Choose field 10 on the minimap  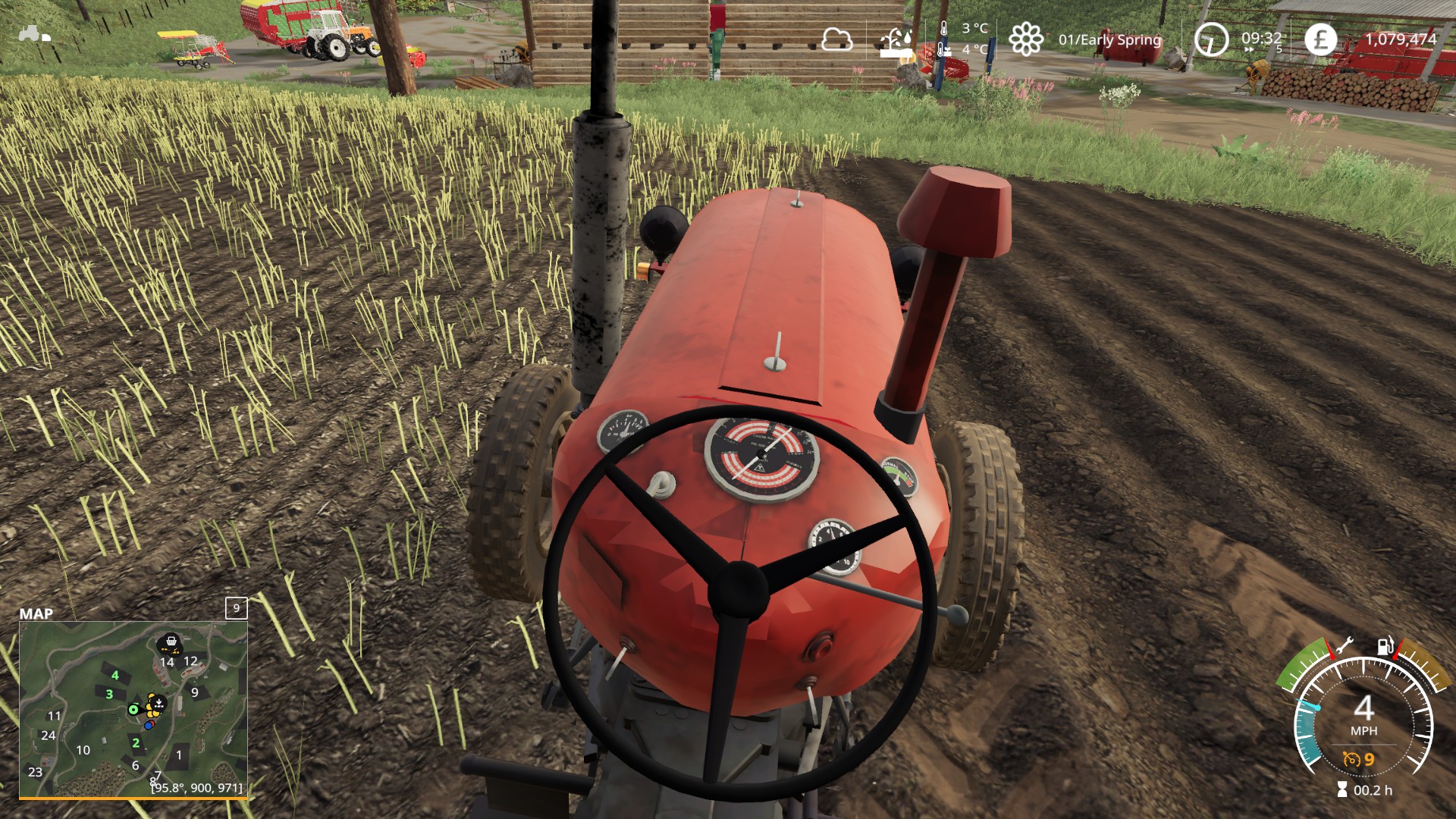[x=83, y=750]
